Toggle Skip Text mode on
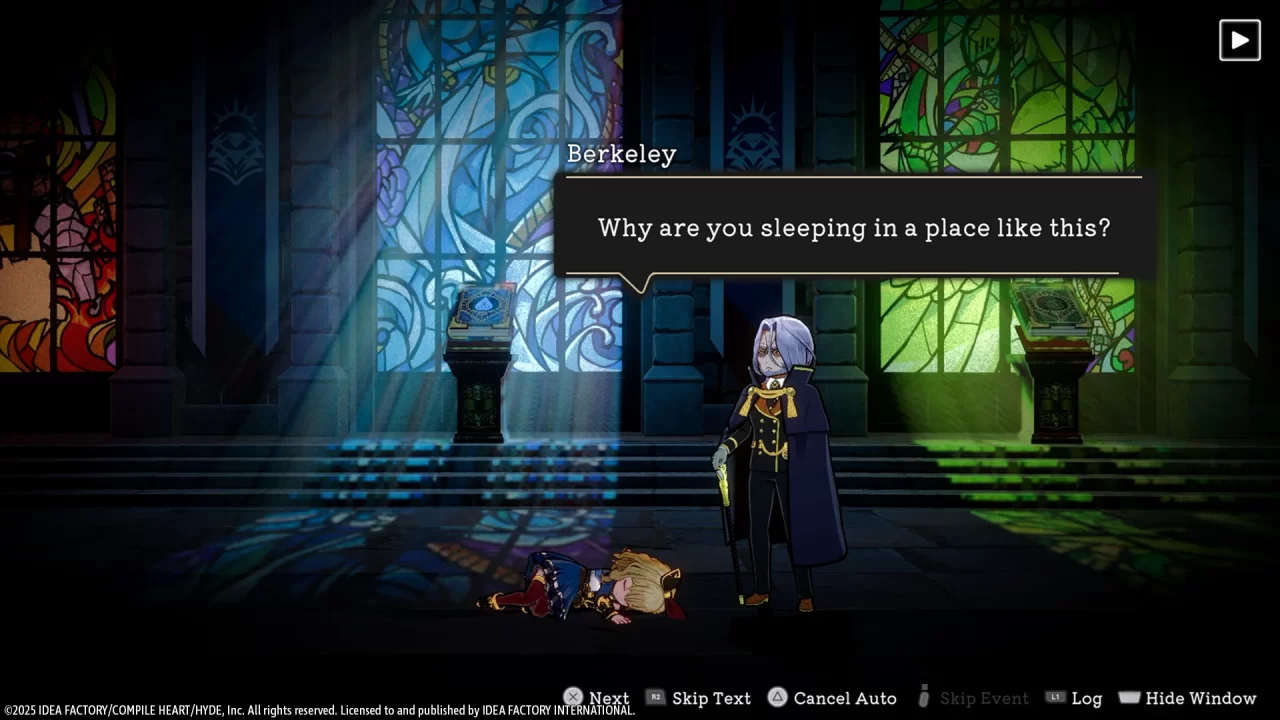The height and width of the screenshot is (720, 1280). 711,698
